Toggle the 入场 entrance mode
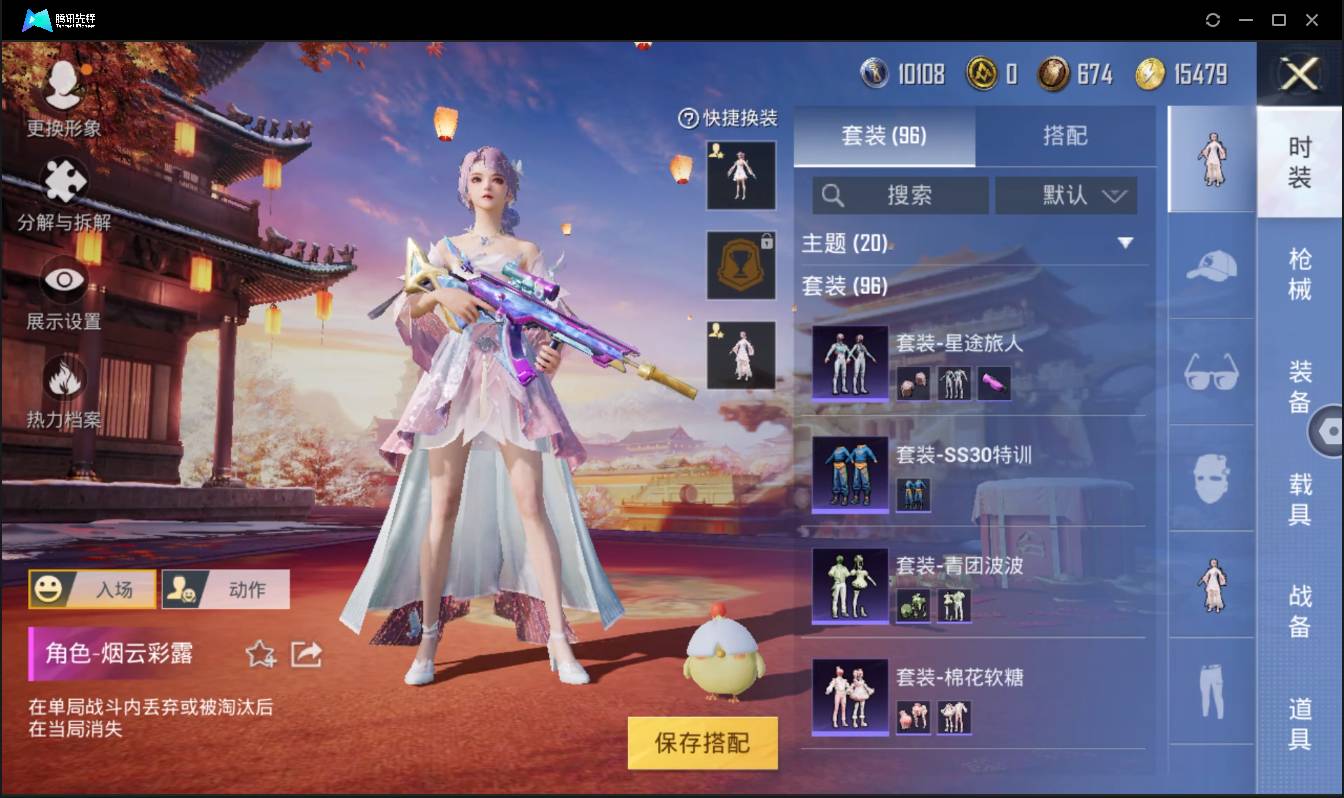1344x798 pixels. pyautogui.click(x=92, y=589)
